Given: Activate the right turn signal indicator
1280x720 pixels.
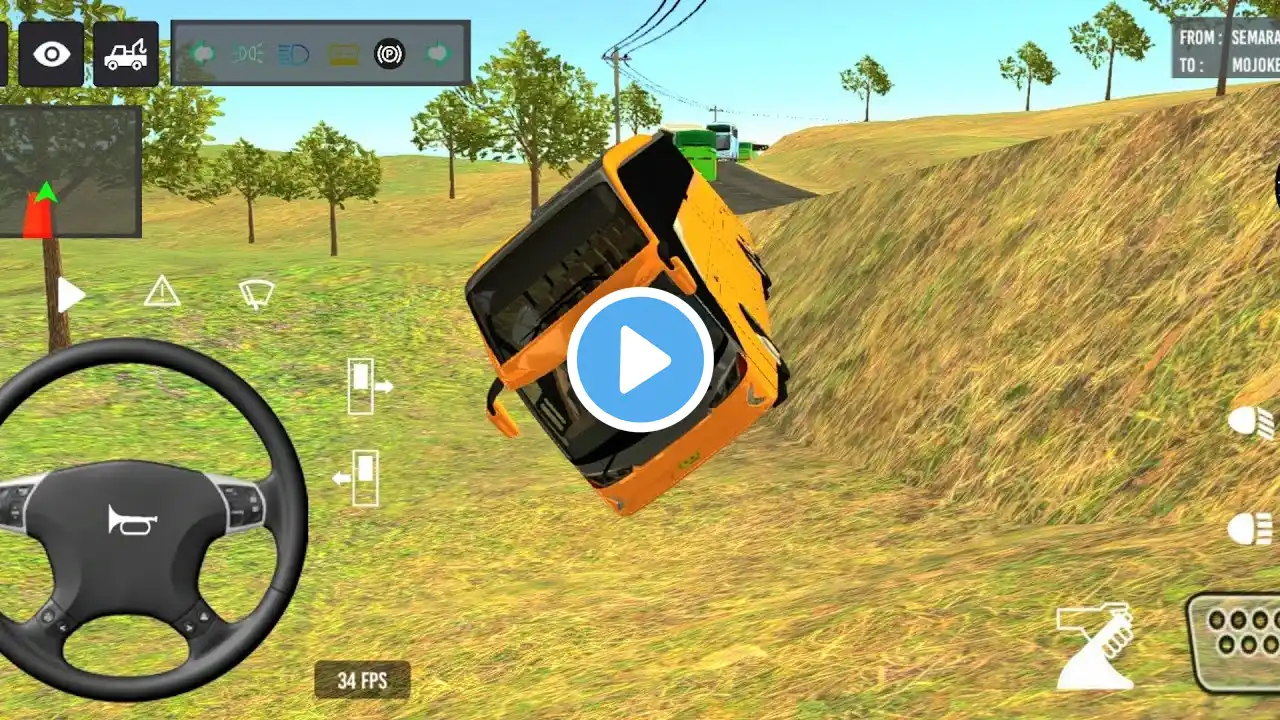Looking at the screenshot, I should [x=436, y=53].
